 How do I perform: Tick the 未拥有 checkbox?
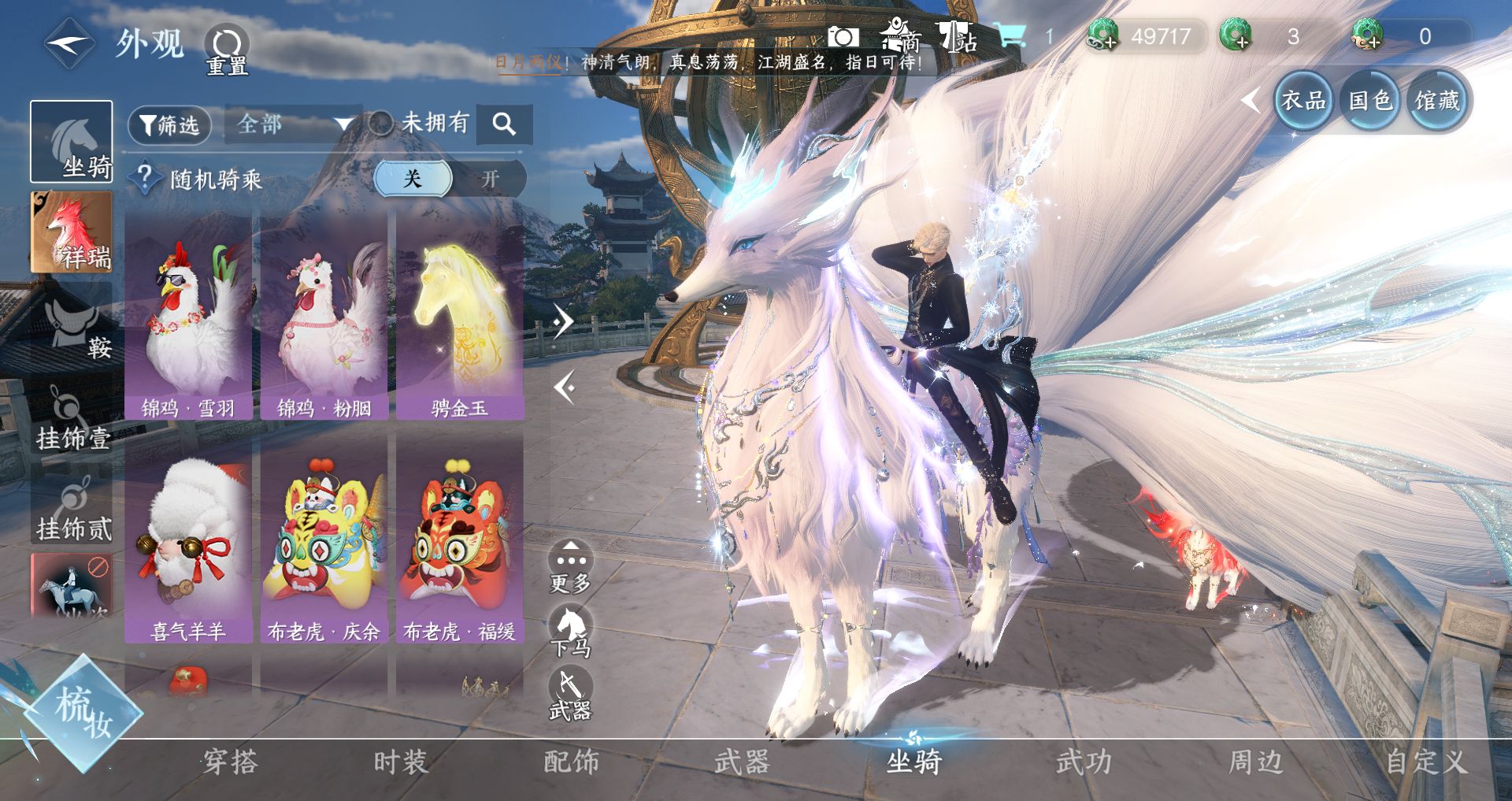[381, 123]
